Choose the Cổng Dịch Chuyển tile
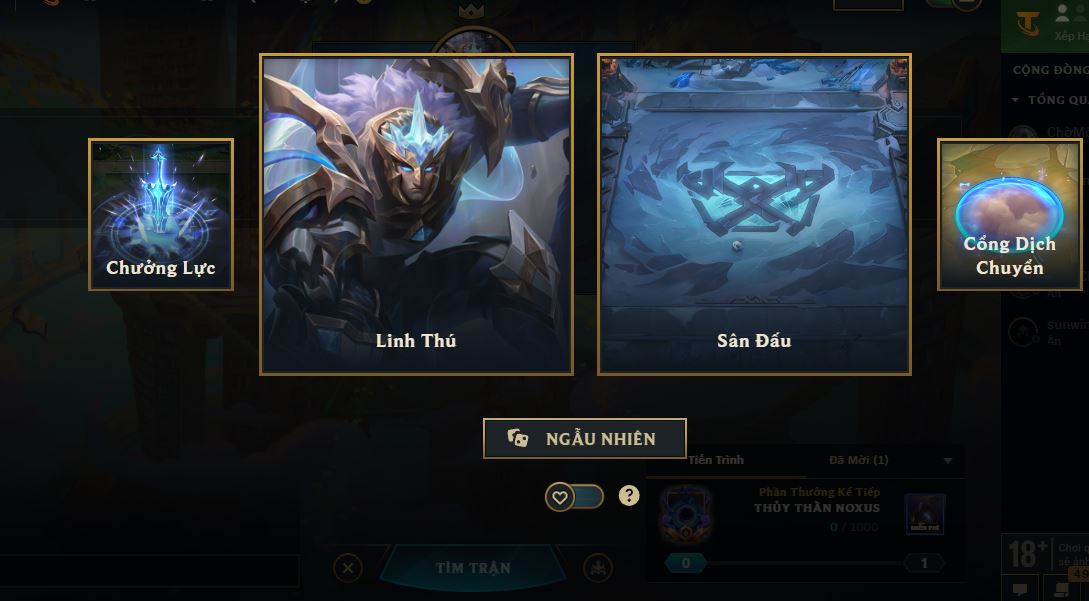 (1009, 215)
